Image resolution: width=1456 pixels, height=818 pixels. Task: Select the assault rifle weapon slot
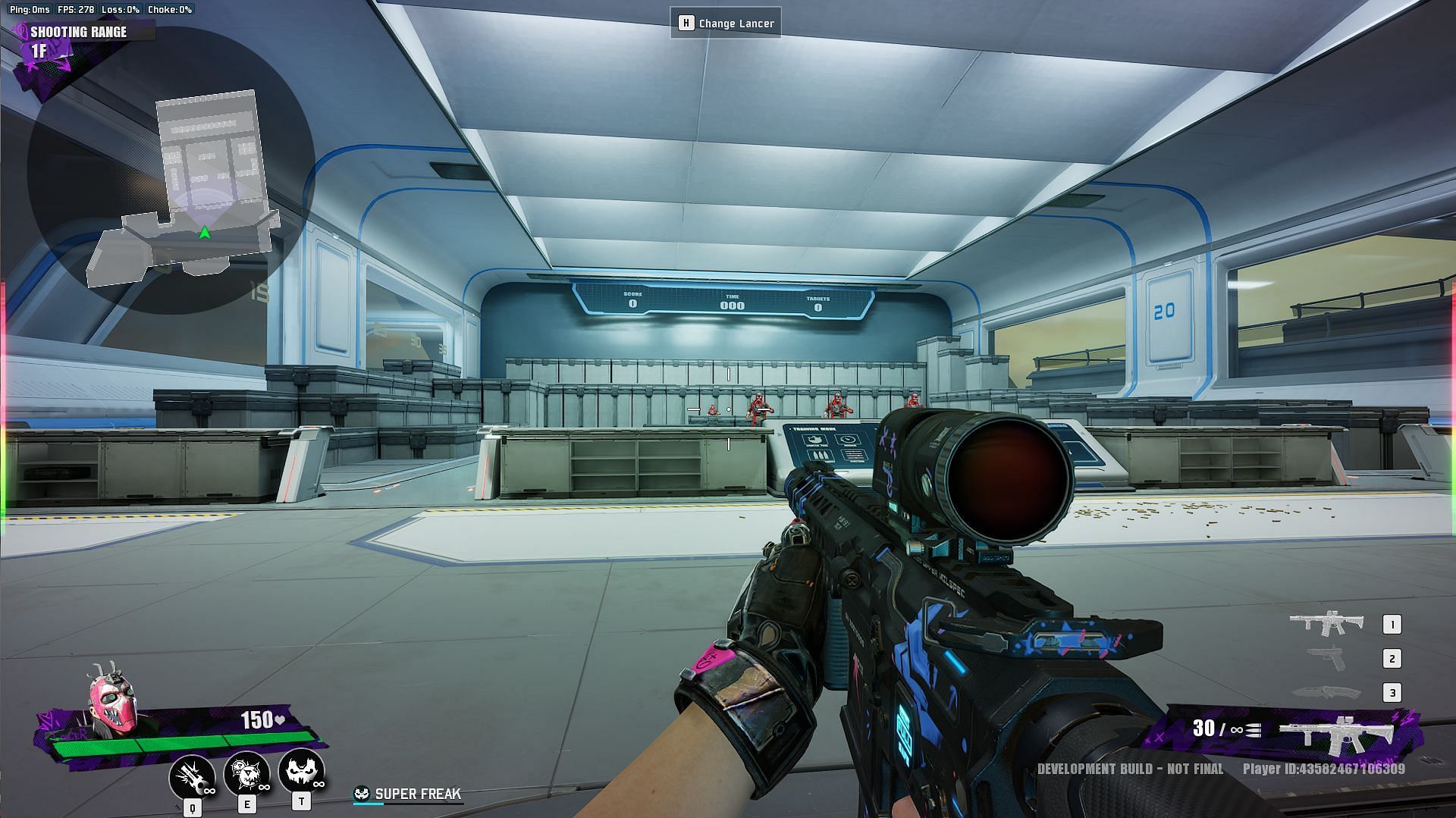(1326, 623)
